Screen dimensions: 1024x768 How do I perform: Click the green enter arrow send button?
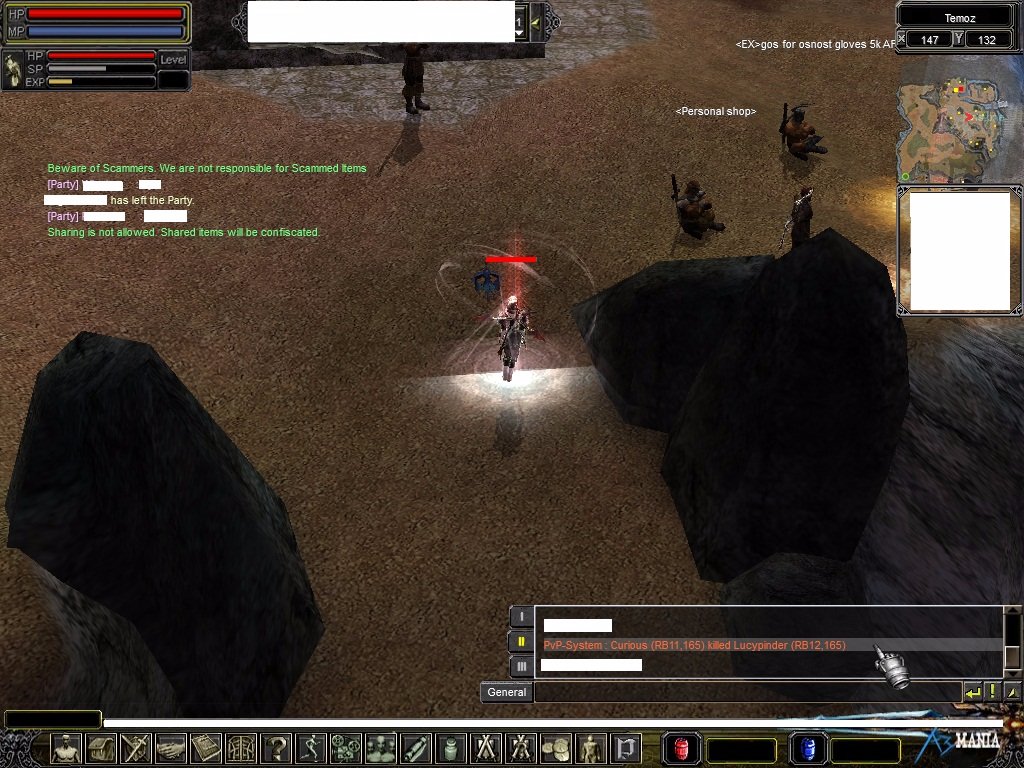(972, 692)
